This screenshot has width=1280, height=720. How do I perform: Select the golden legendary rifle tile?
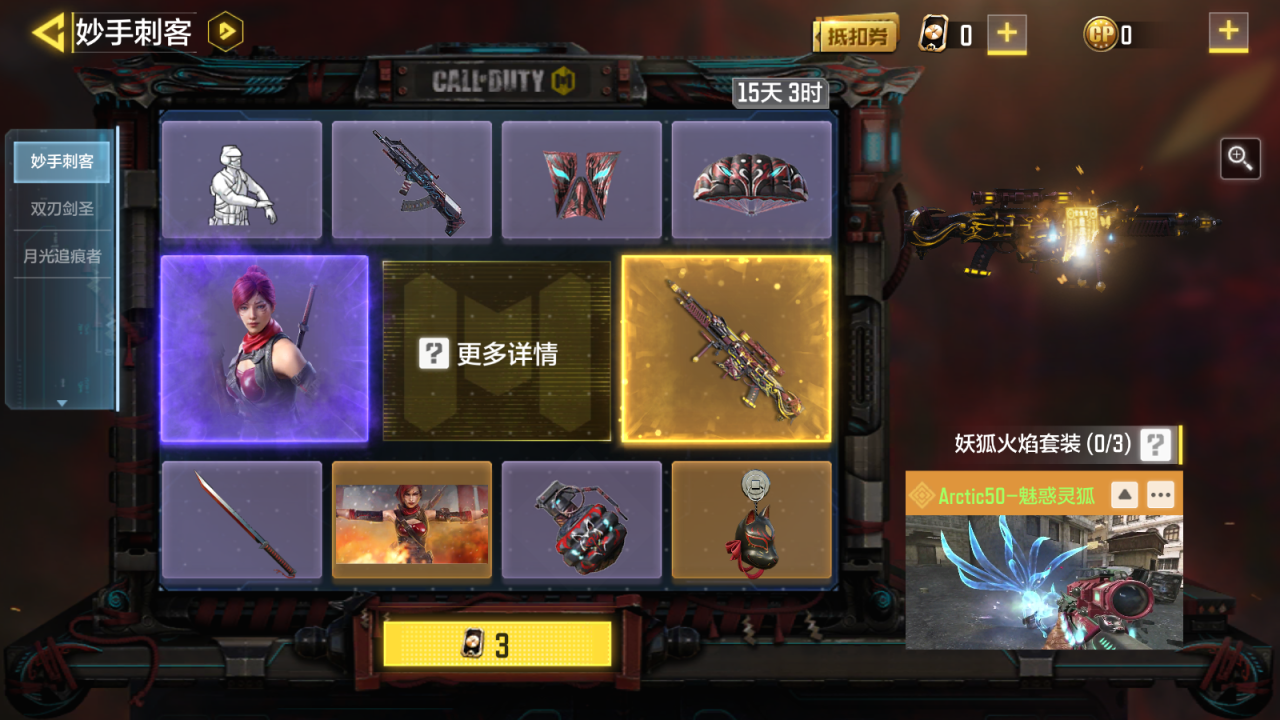tap(726, 348)
